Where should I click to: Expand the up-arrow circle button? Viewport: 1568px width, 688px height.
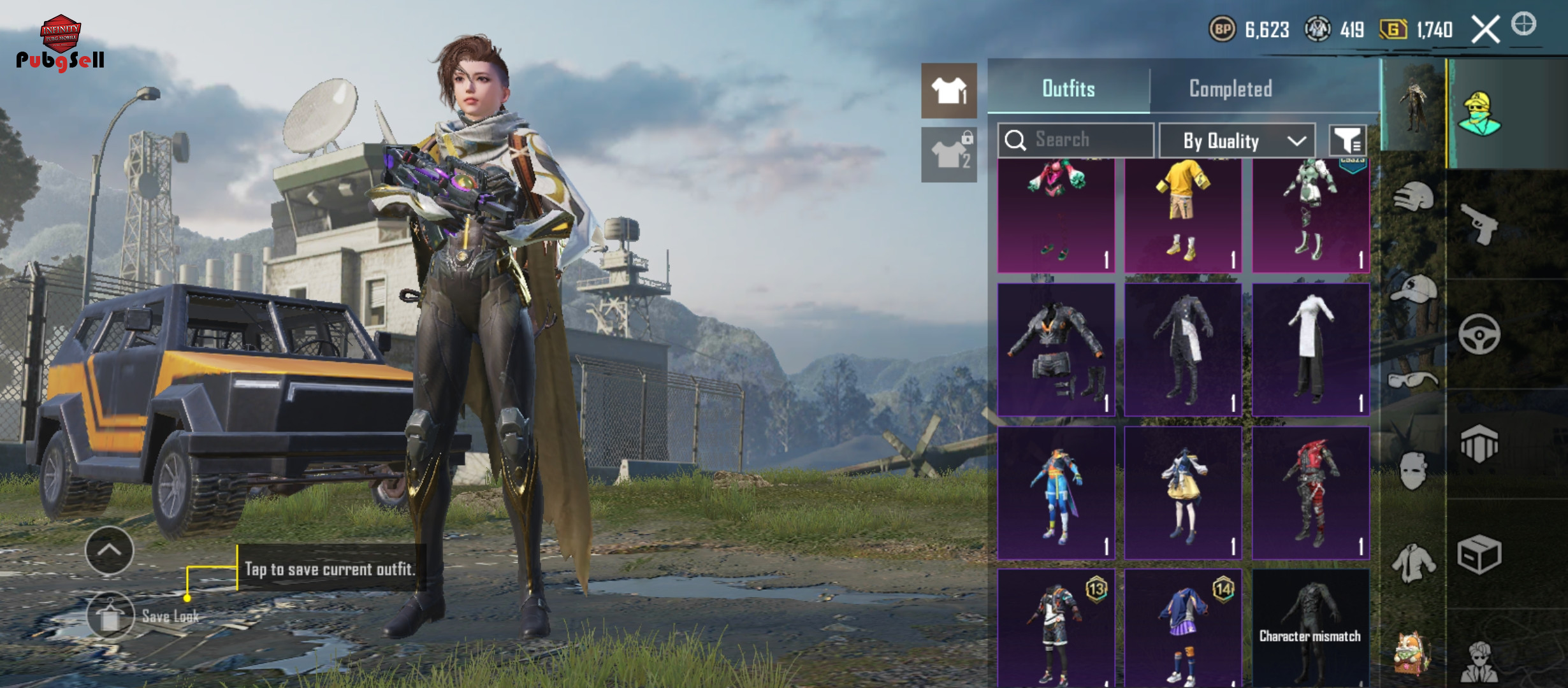pyautogui.click(x=109, y=550)
